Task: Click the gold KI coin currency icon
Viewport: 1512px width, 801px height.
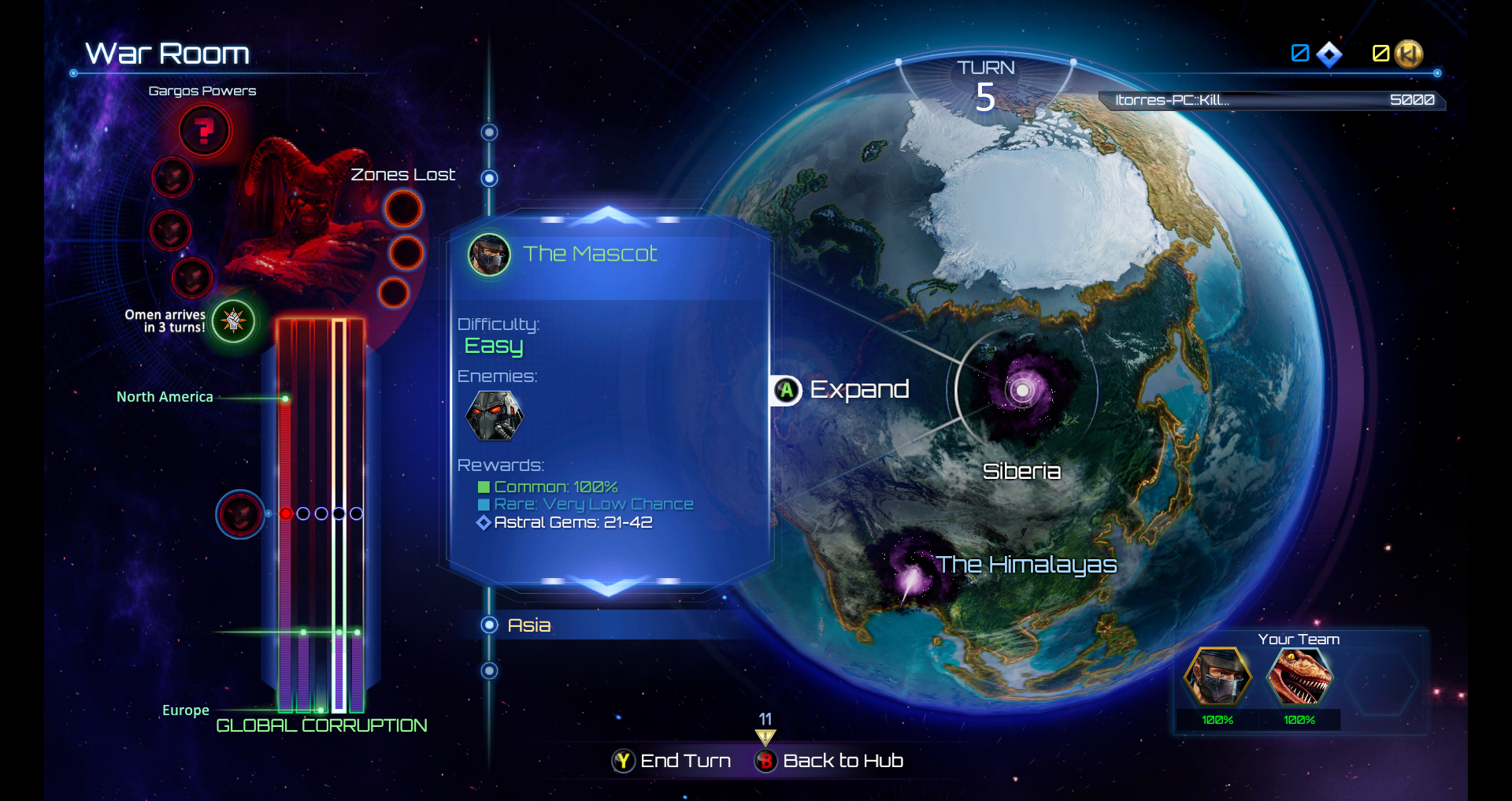Action: click(x=1409, y=54)
